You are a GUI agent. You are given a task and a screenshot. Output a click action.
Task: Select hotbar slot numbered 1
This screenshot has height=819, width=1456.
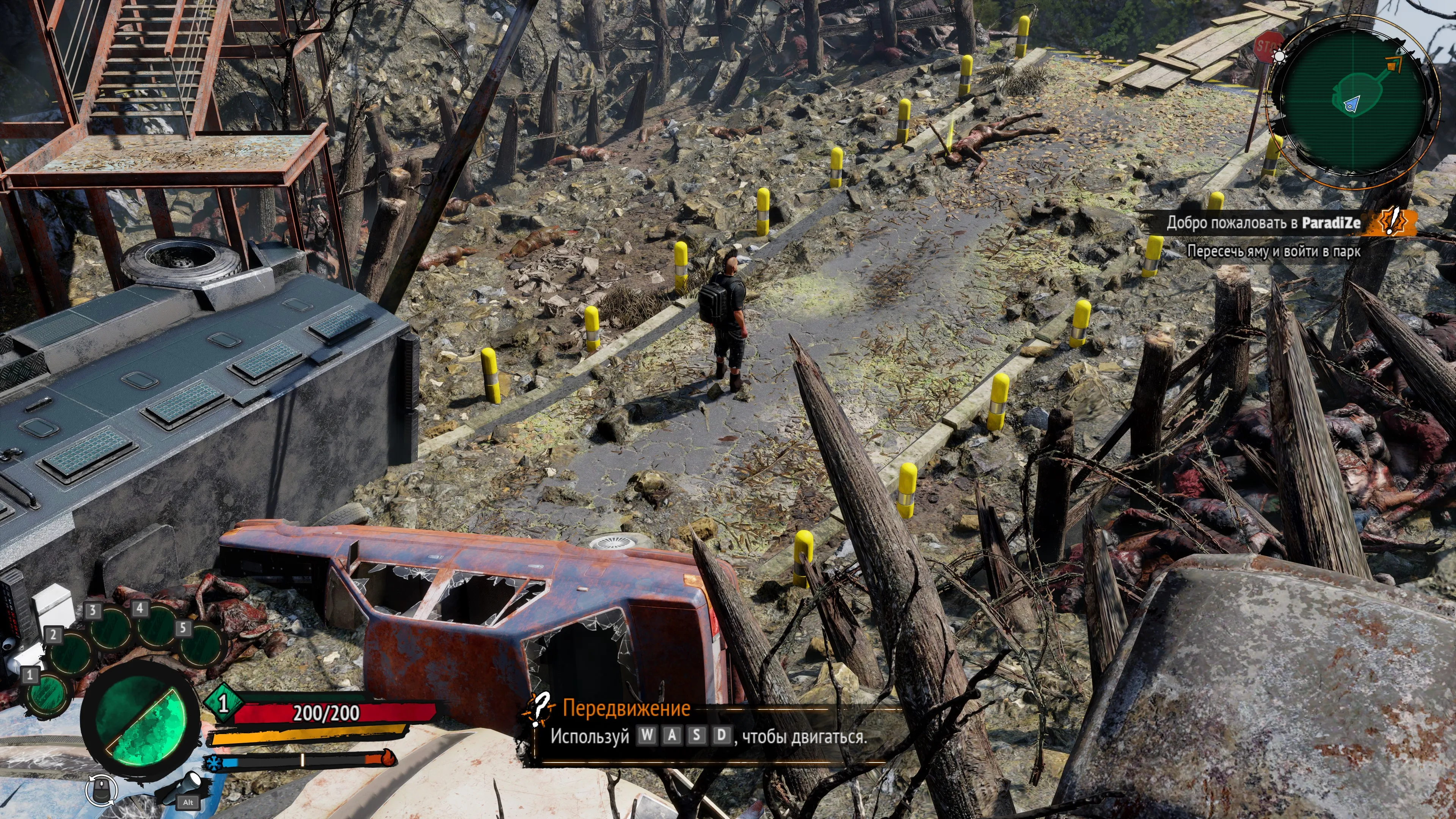coord(46,694)
